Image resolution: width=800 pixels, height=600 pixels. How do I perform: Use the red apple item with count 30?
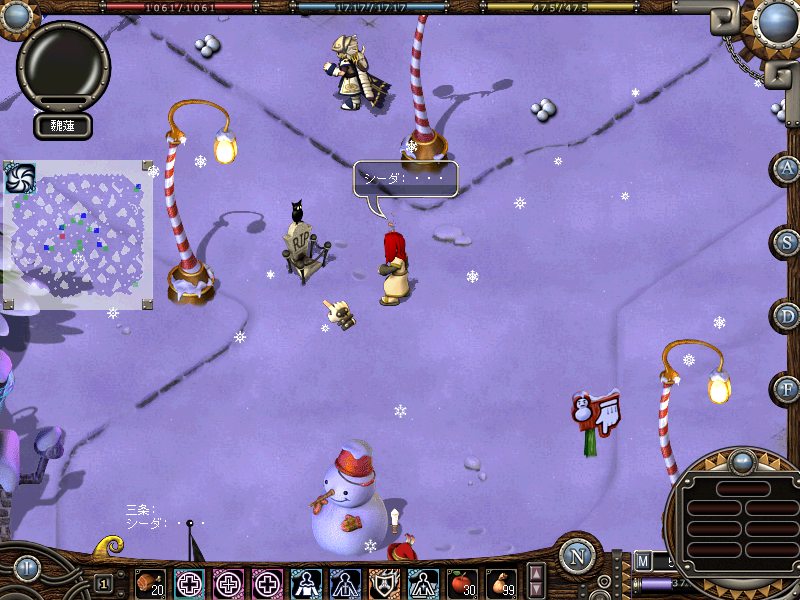coord(462,583)
